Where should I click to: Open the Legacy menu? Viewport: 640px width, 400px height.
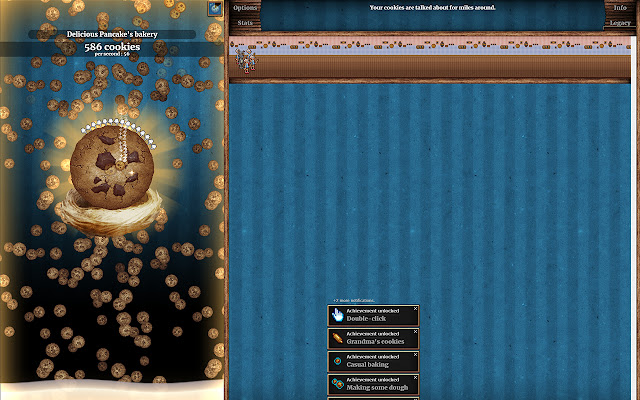coord(620,22)
